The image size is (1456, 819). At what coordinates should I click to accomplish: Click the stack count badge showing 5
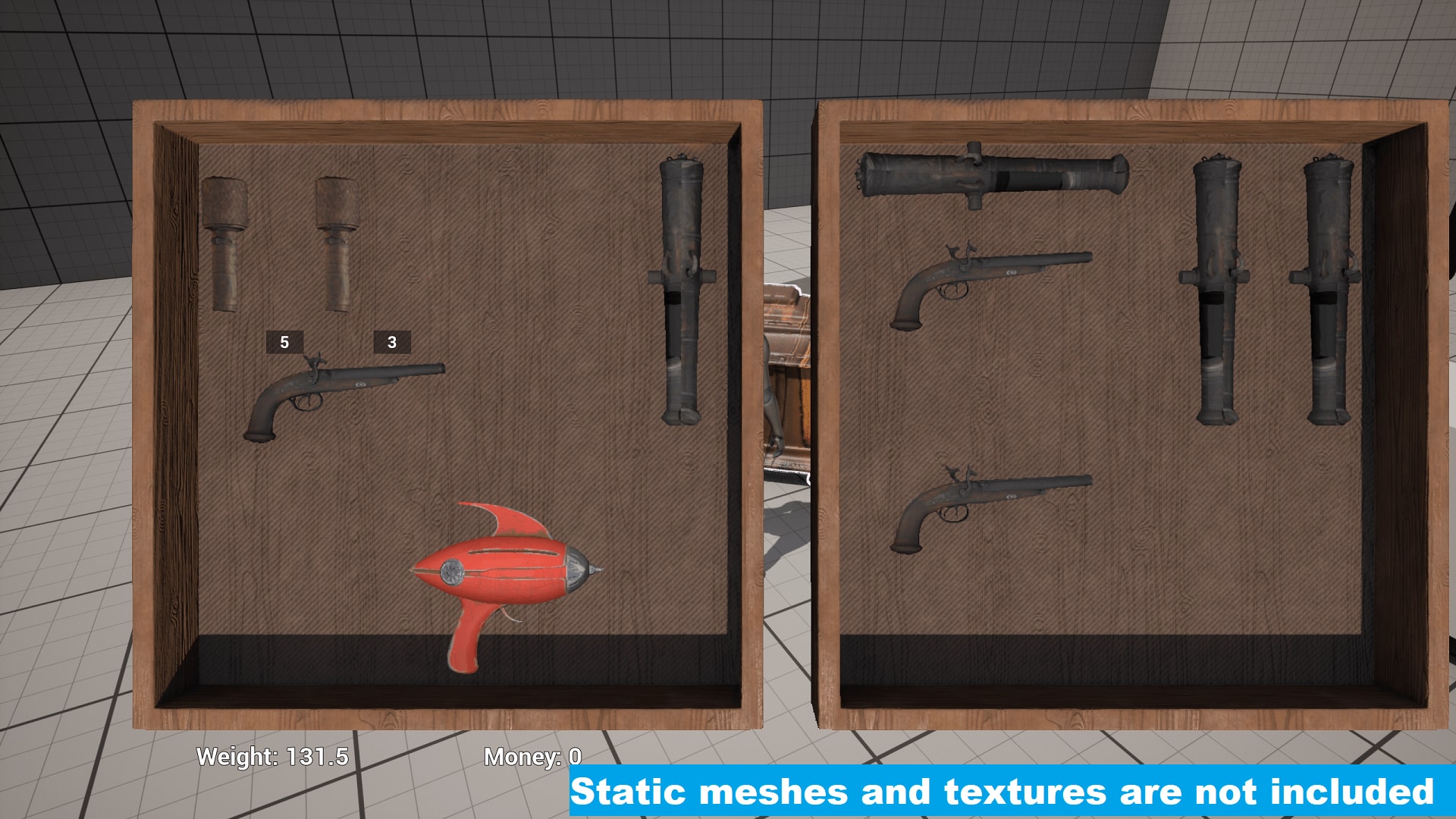tap(284, 343)
